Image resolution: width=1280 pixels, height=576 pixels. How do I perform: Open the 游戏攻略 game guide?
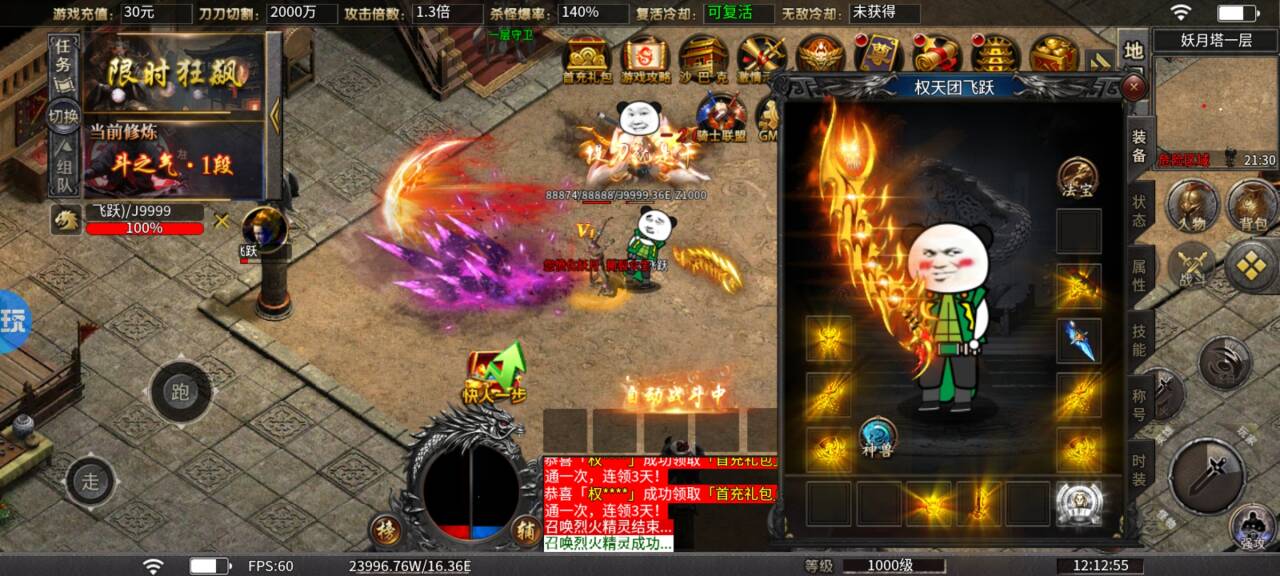646,59
